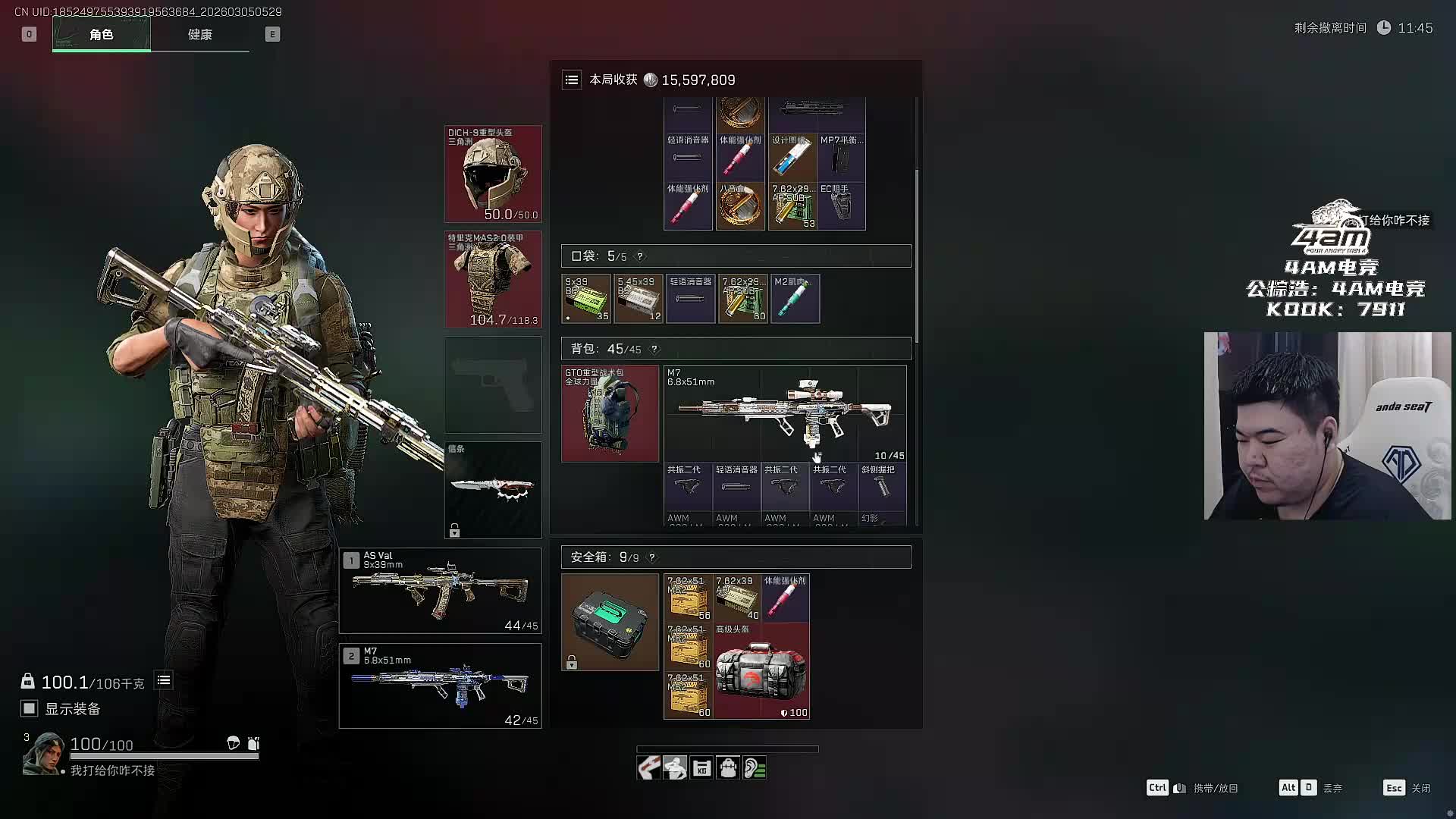The width and height of the screenshot is (1456, 819).
Task: Select the 5.45x39 ammo pocket slot
Action: (x=638, y=299)
